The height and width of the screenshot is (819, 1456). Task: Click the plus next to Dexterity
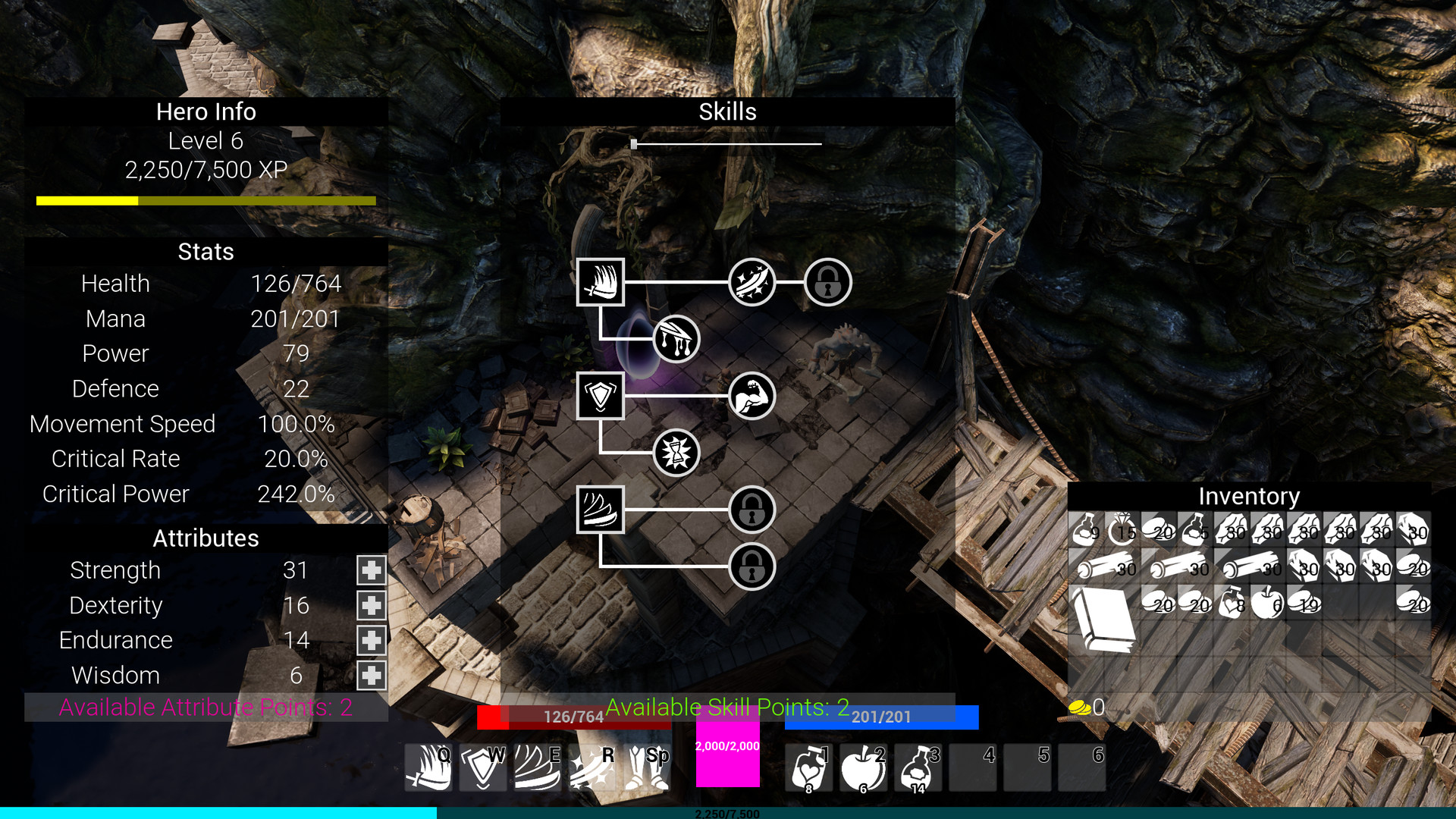click(371, 604)
